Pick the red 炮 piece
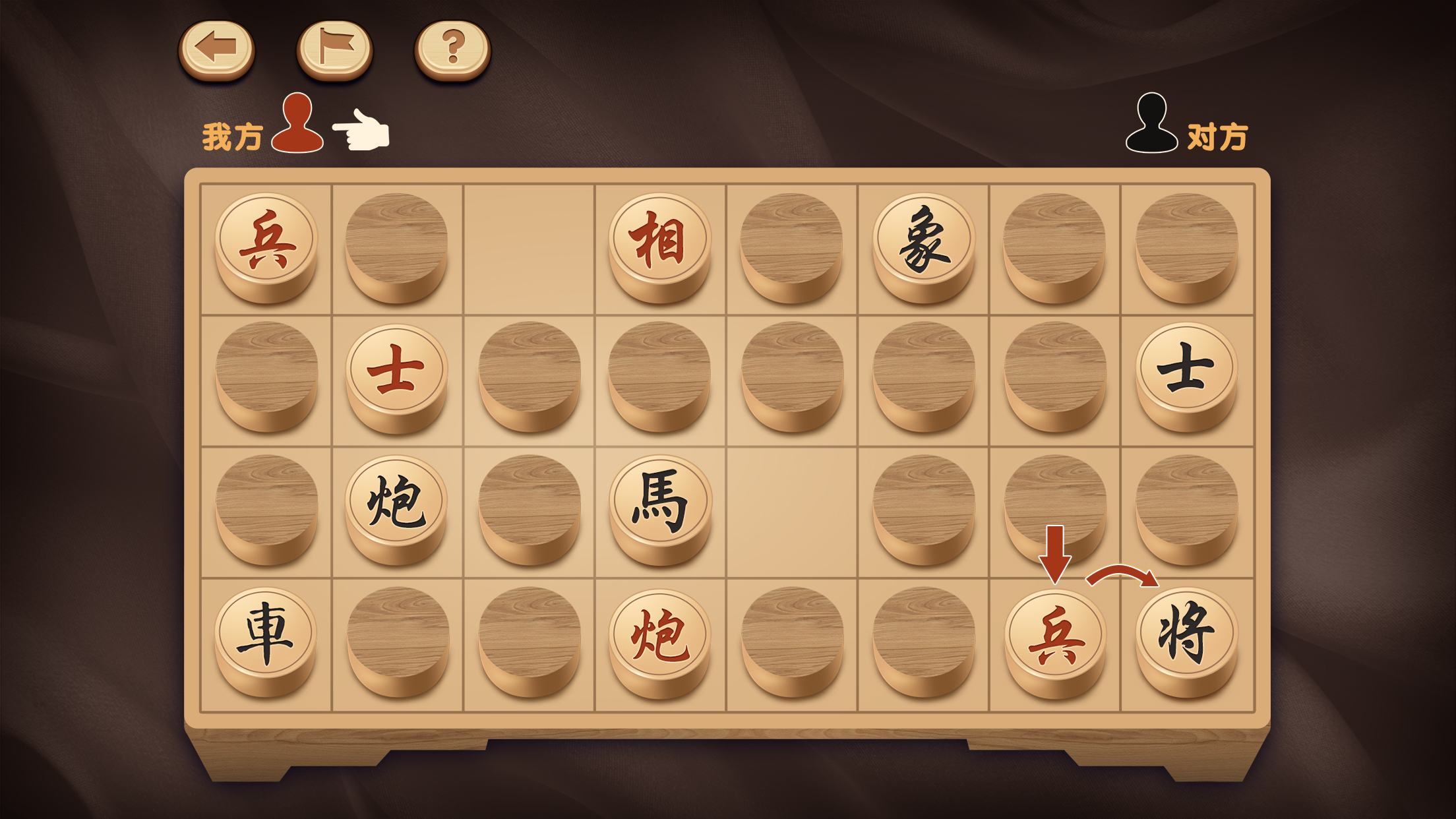The width and height of the screenshot is (1456, 819). [x=659, y=636]
